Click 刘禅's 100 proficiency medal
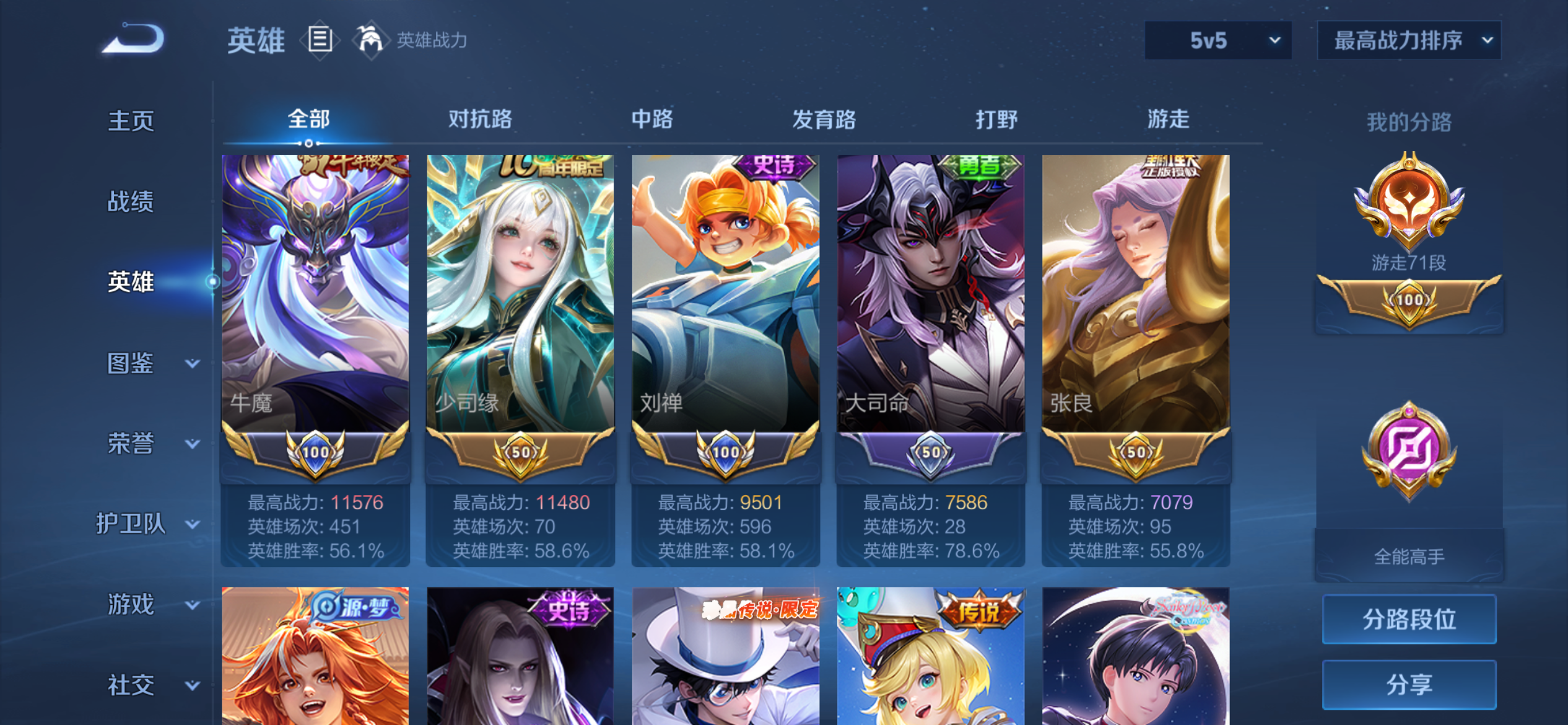This screenshot has height=725, width=1568. [726, 452]
